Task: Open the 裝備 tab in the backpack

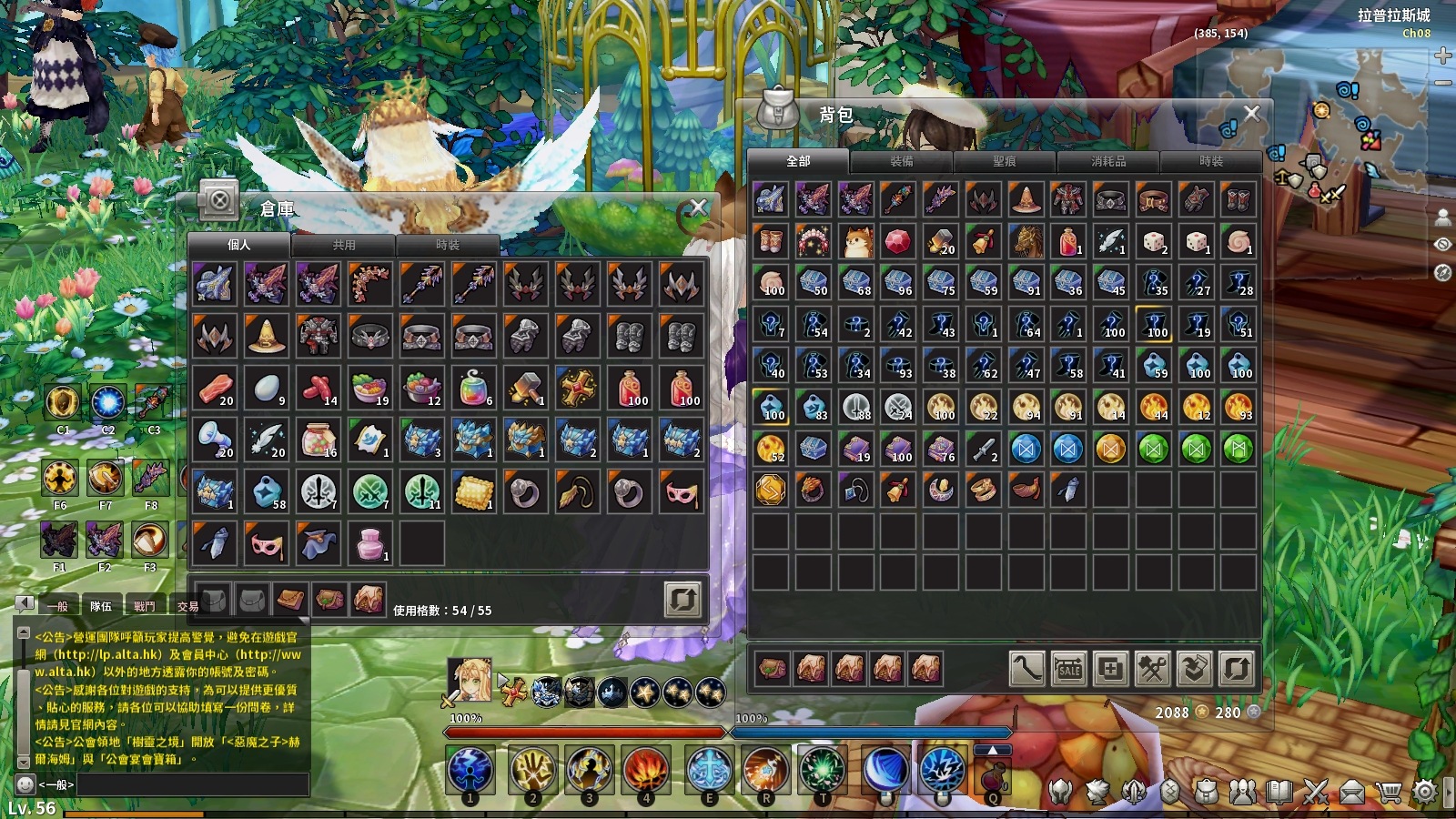Action: (x=901, y=161)
